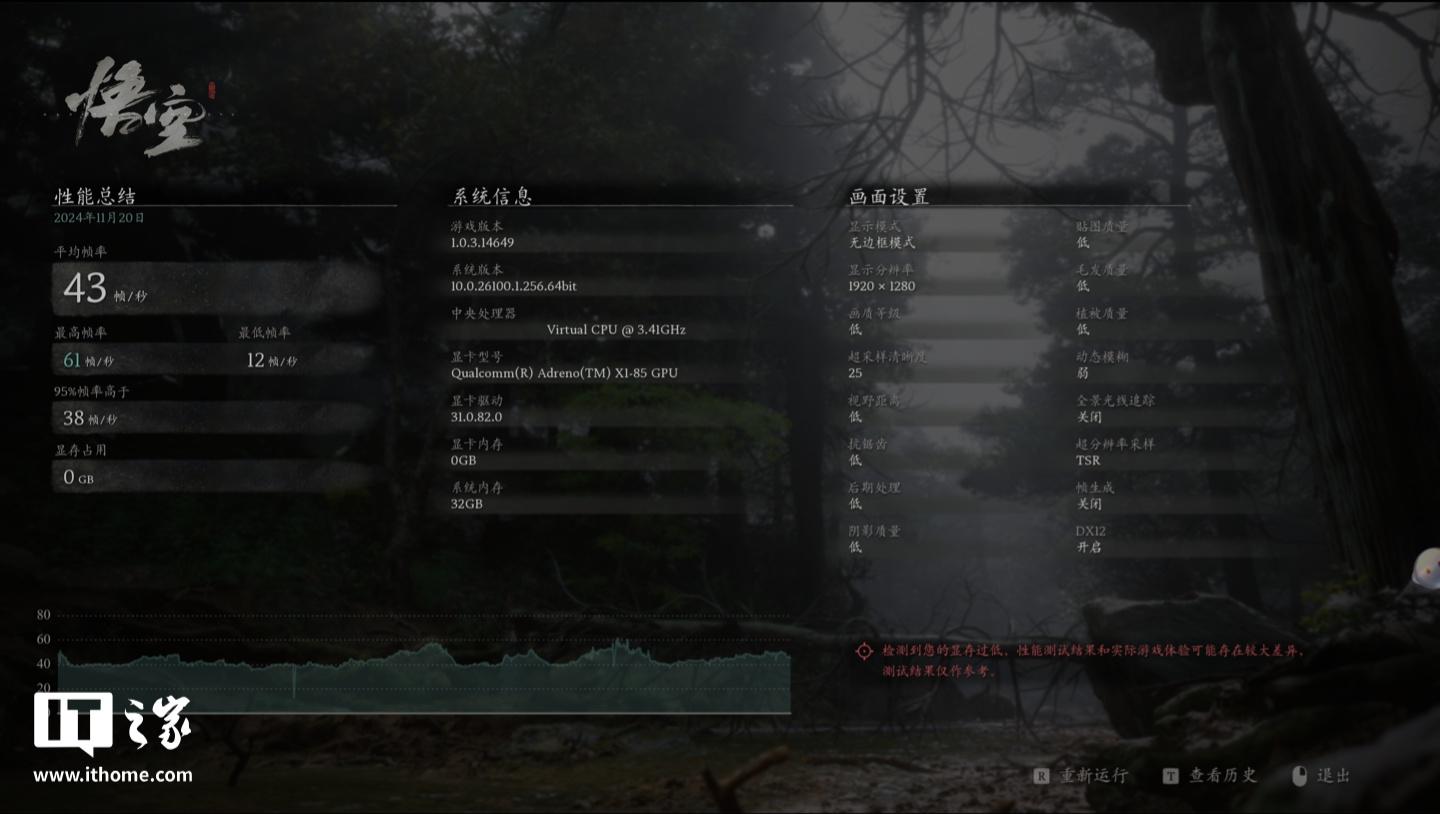Switch to the 性能总结 section
This screenshot has width=1440, height=814.
coord(92,196)
